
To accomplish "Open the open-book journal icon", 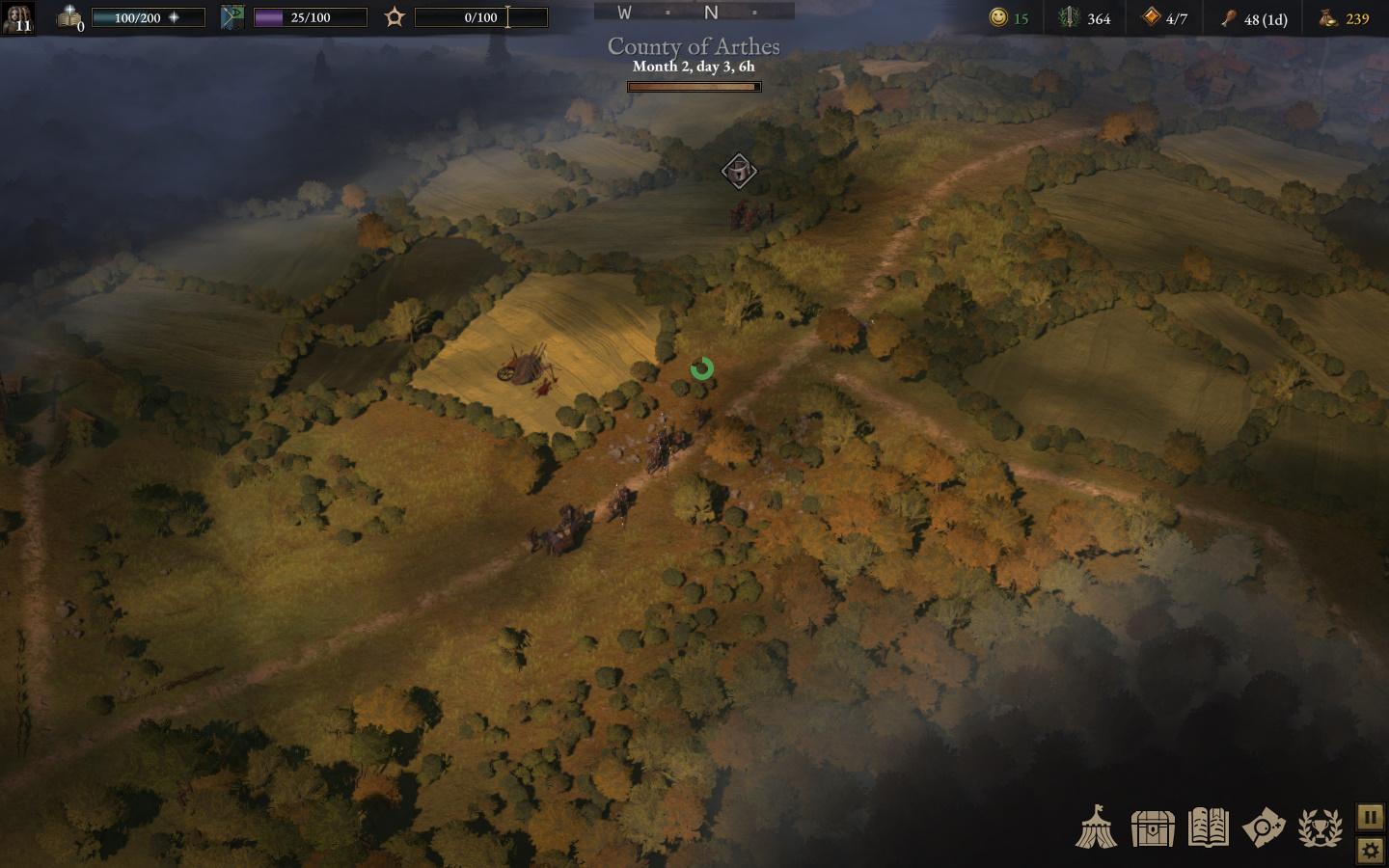I will point(1209,827).
